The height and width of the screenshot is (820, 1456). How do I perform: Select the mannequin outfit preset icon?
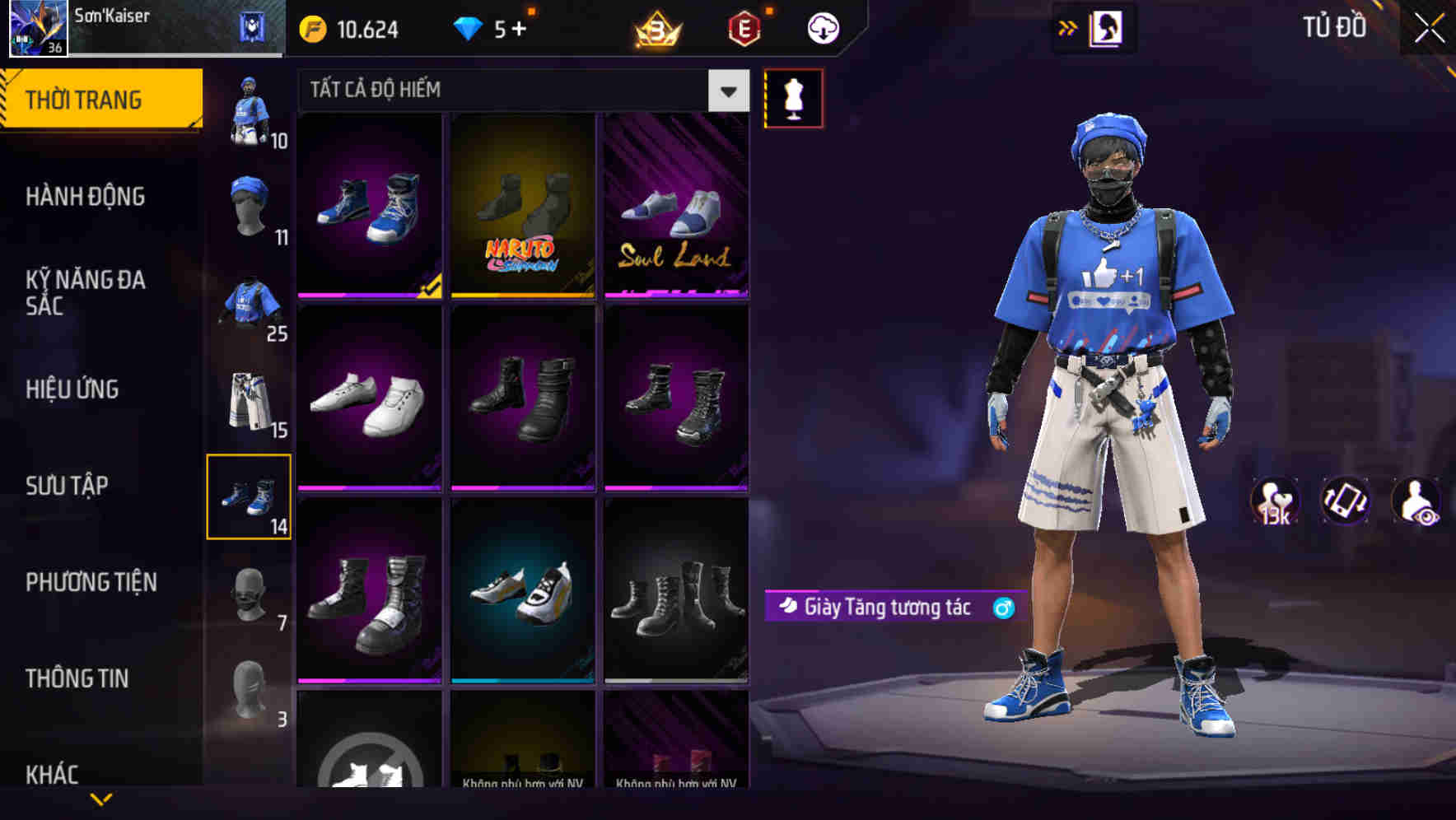click(793, 97)
